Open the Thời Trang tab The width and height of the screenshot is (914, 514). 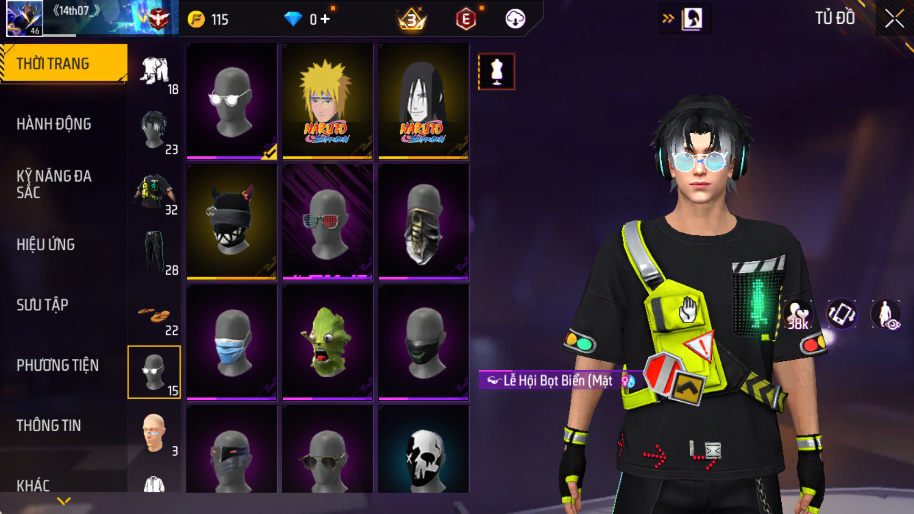62,64
